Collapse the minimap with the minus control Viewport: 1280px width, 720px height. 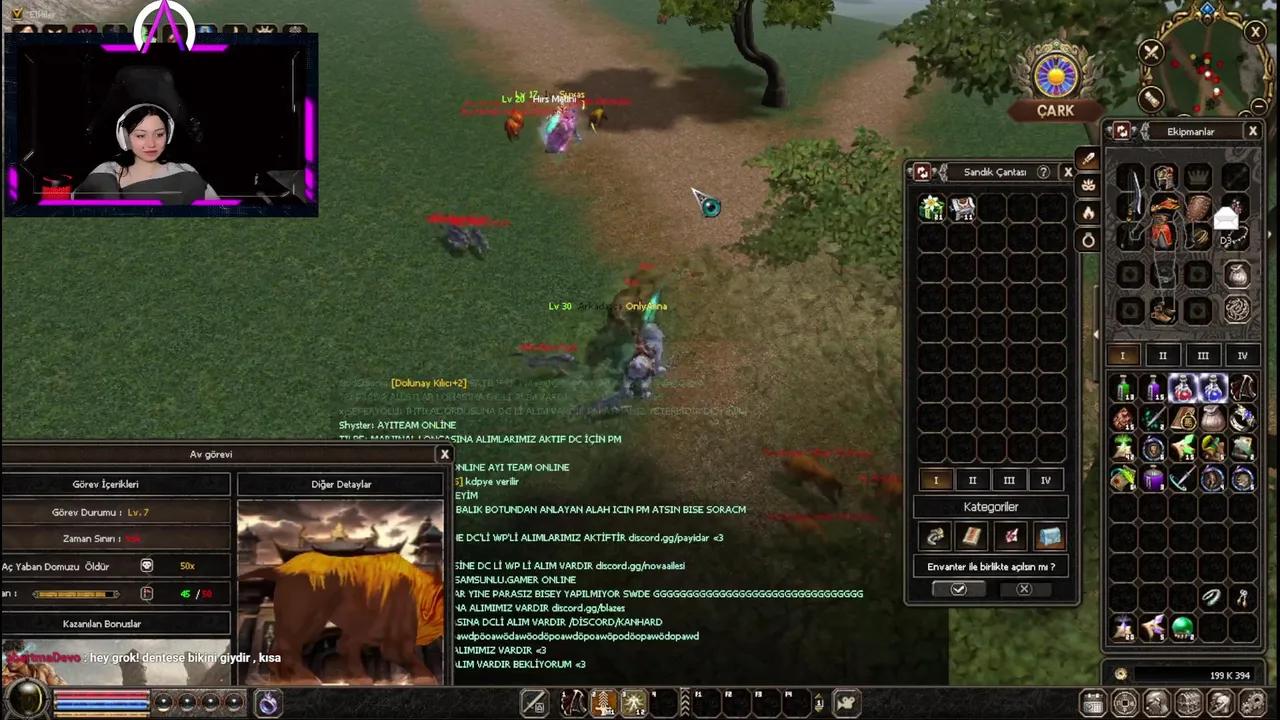pos(1259,105)
